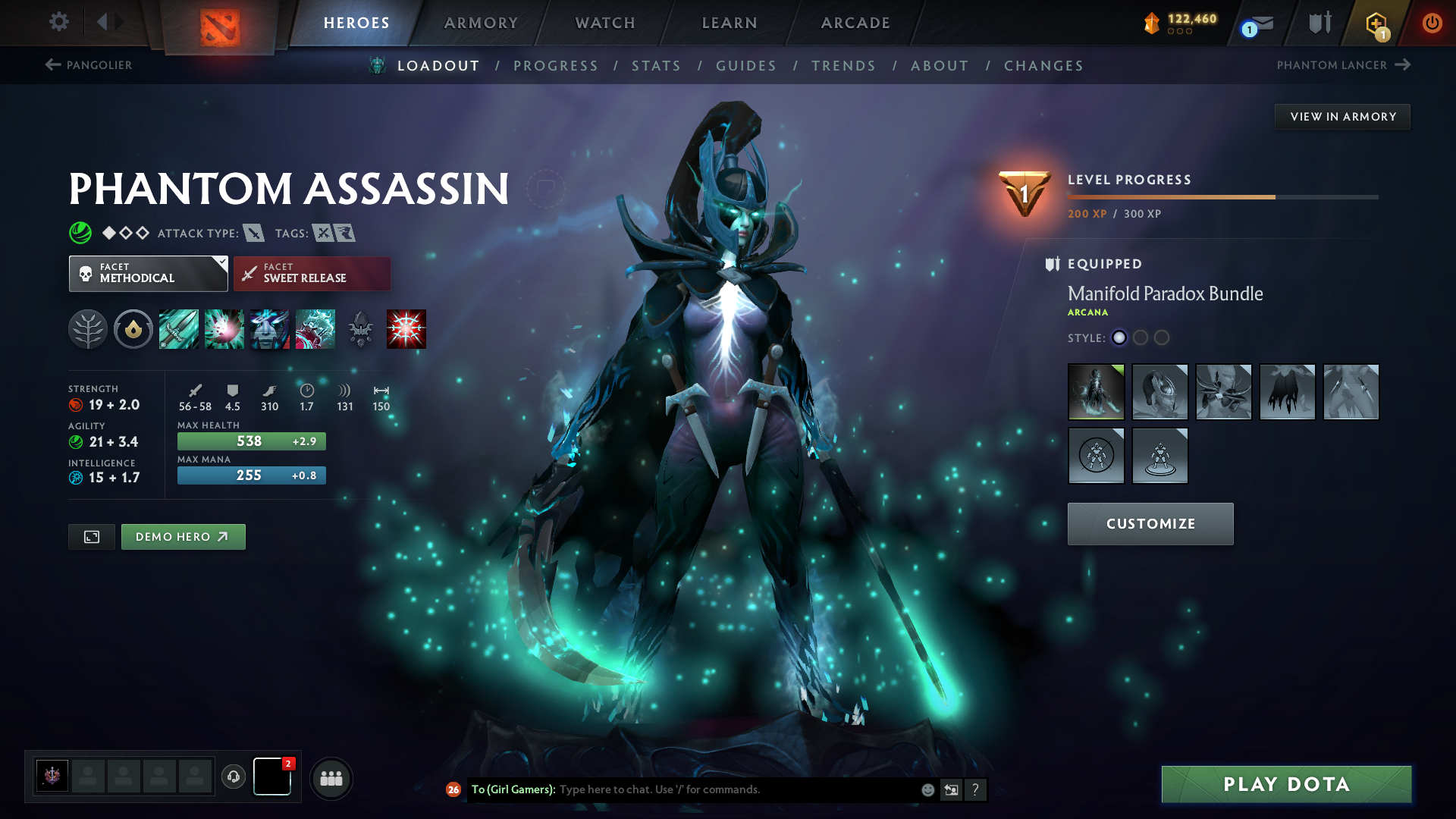Go back to Pangolier hero page

point(90,65)
